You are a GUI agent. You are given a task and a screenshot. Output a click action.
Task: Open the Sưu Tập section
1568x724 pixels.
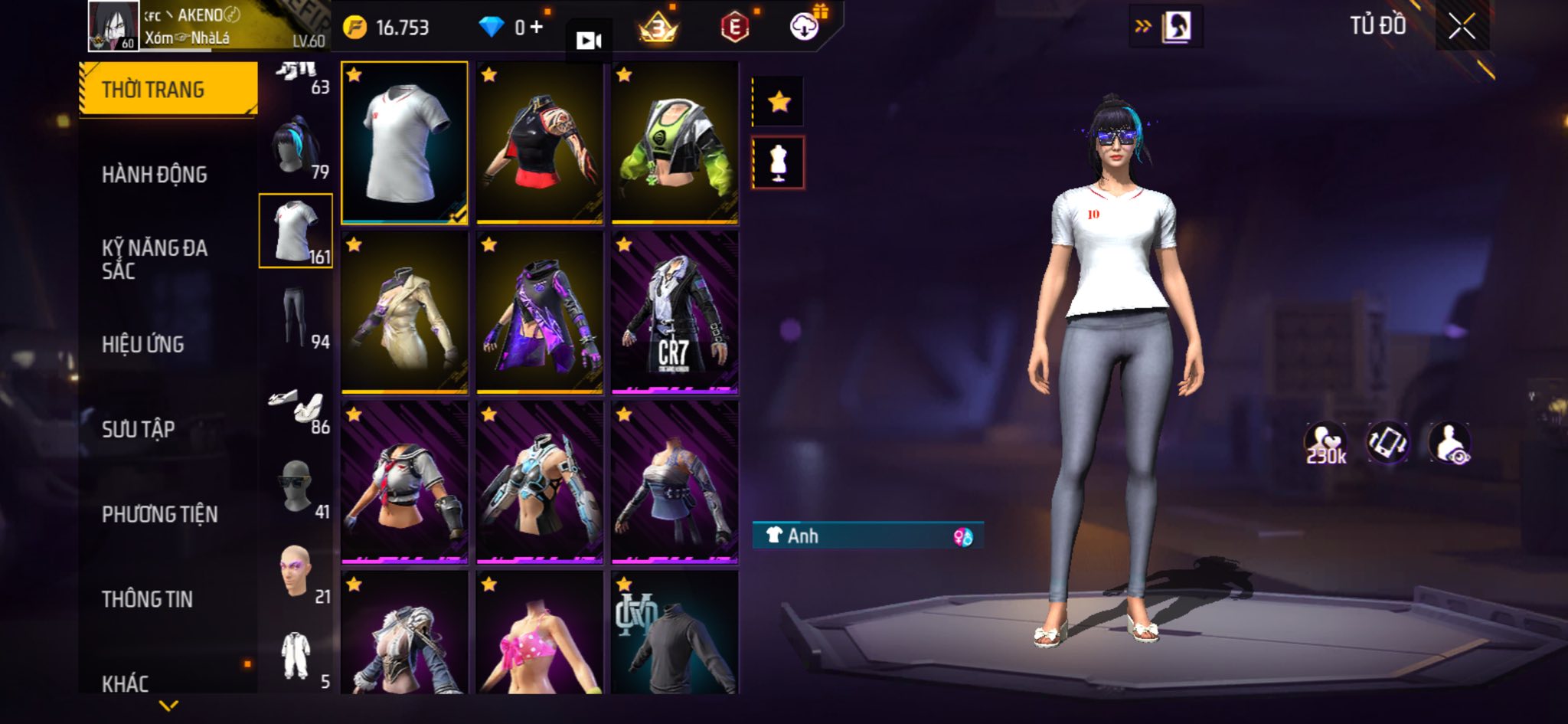(139, 429)
